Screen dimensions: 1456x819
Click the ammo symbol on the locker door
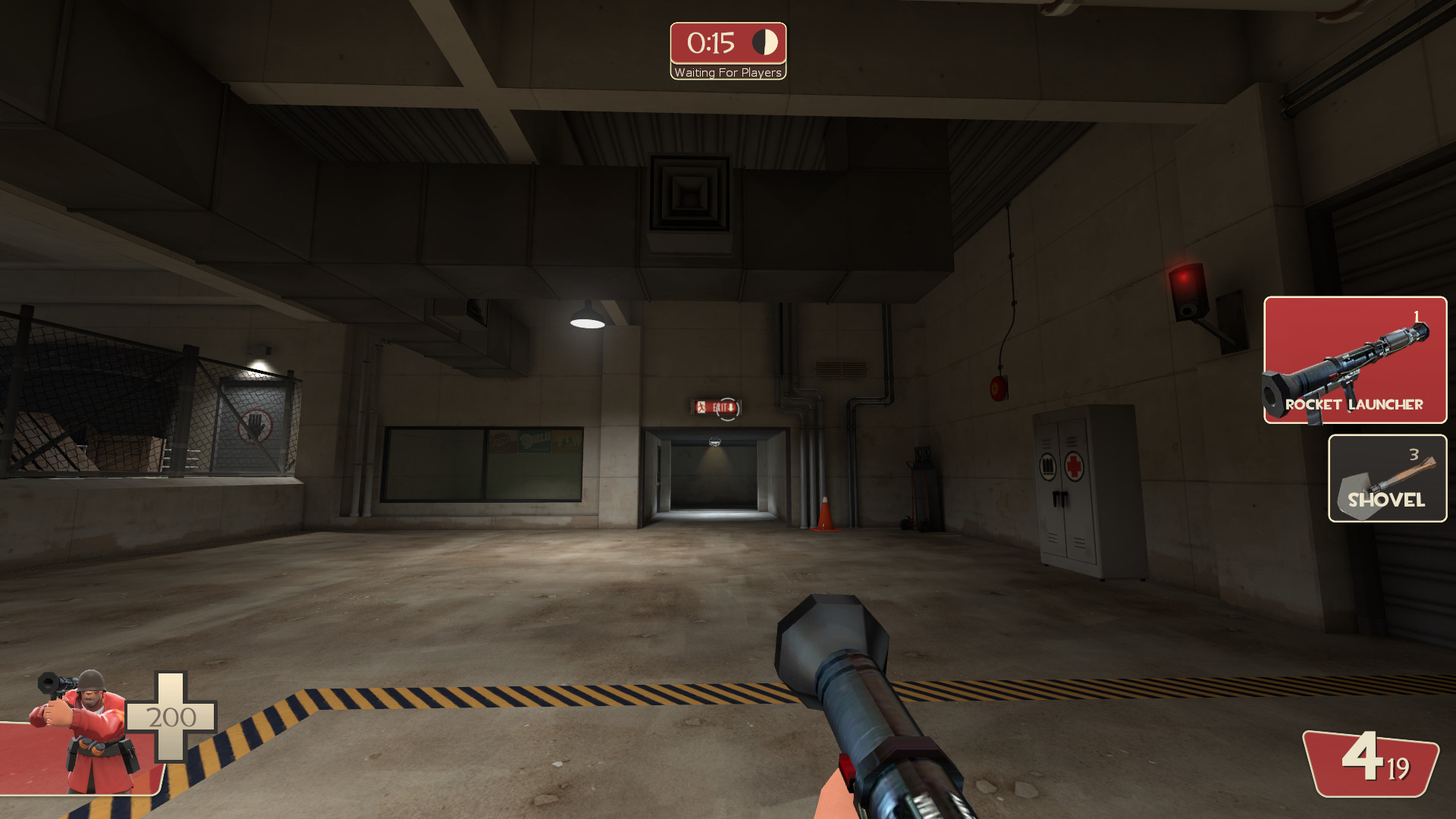pyautogui.click(x=1048, y=466)
